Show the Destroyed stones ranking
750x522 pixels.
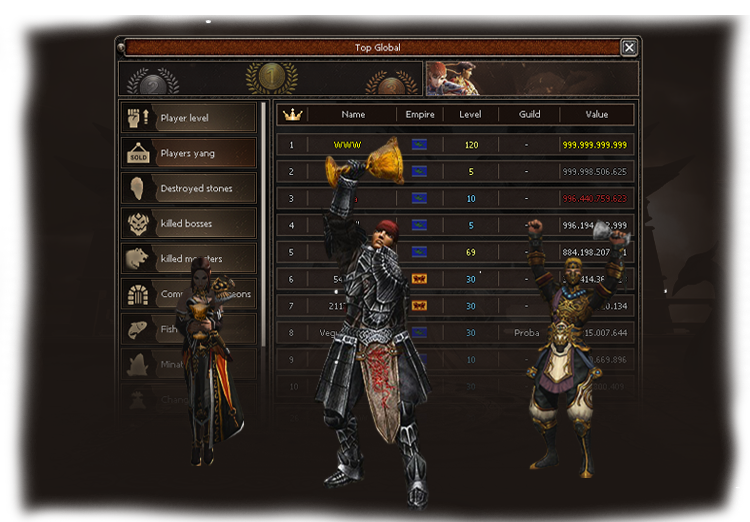(189, 189)
